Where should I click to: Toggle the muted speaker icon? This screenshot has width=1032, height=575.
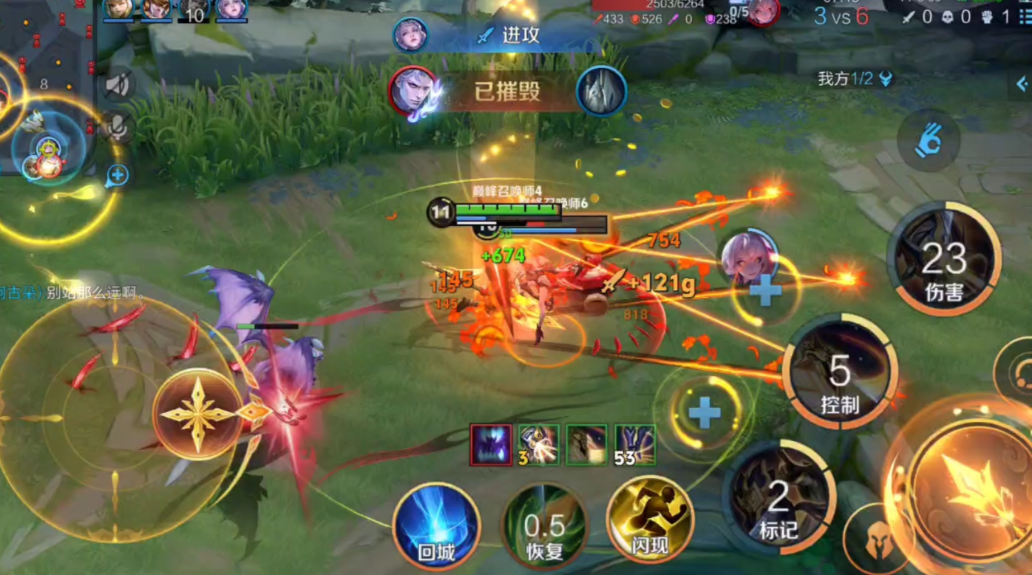tap(118, 85)
